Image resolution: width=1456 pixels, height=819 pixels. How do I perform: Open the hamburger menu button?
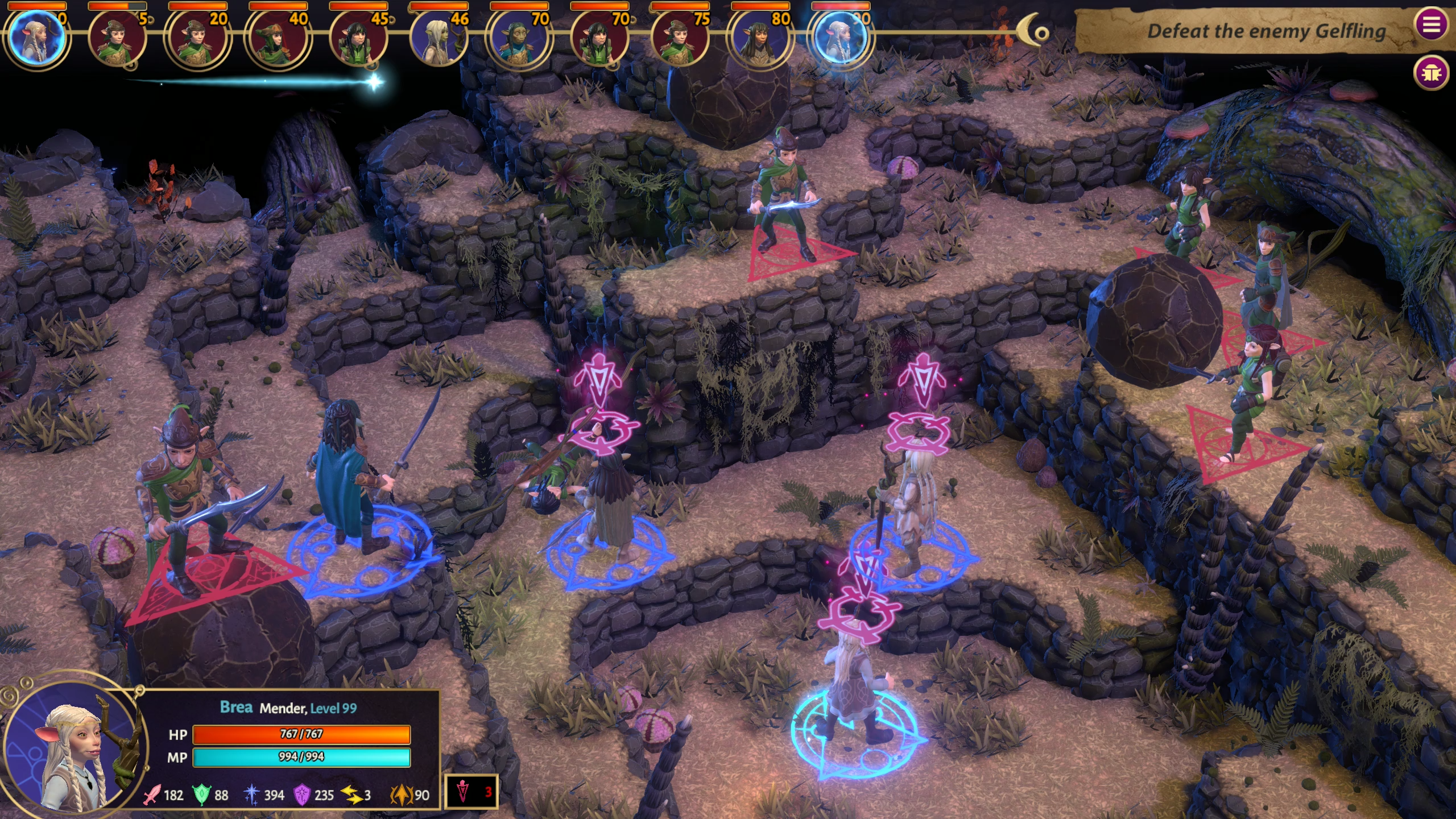point(1431,24)
